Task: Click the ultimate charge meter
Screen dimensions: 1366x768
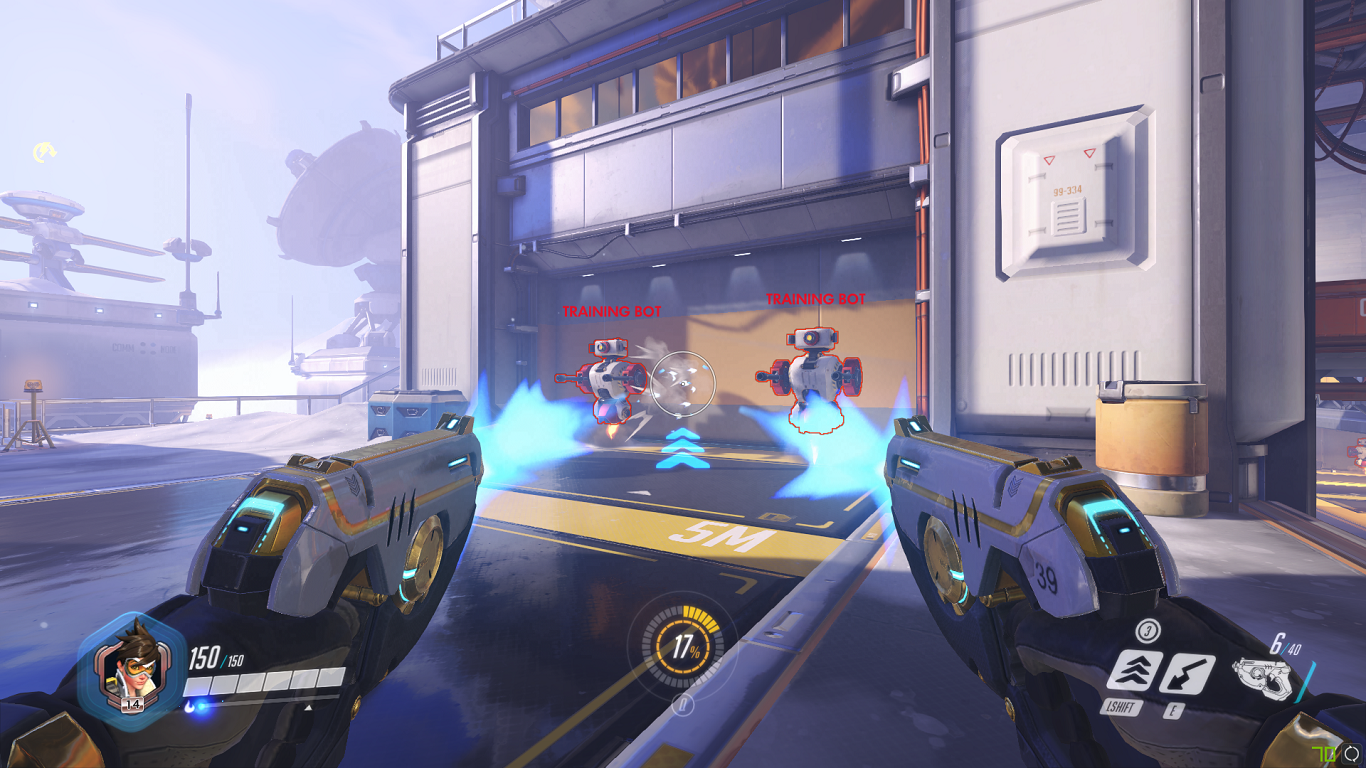Action: click(x=684, y=647)
